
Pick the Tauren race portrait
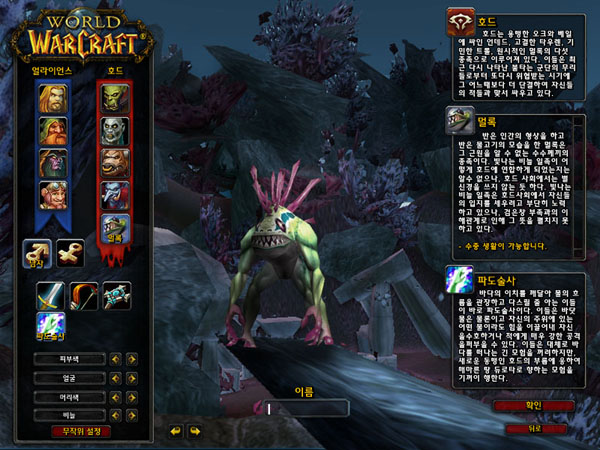click(x=113, y=163)
